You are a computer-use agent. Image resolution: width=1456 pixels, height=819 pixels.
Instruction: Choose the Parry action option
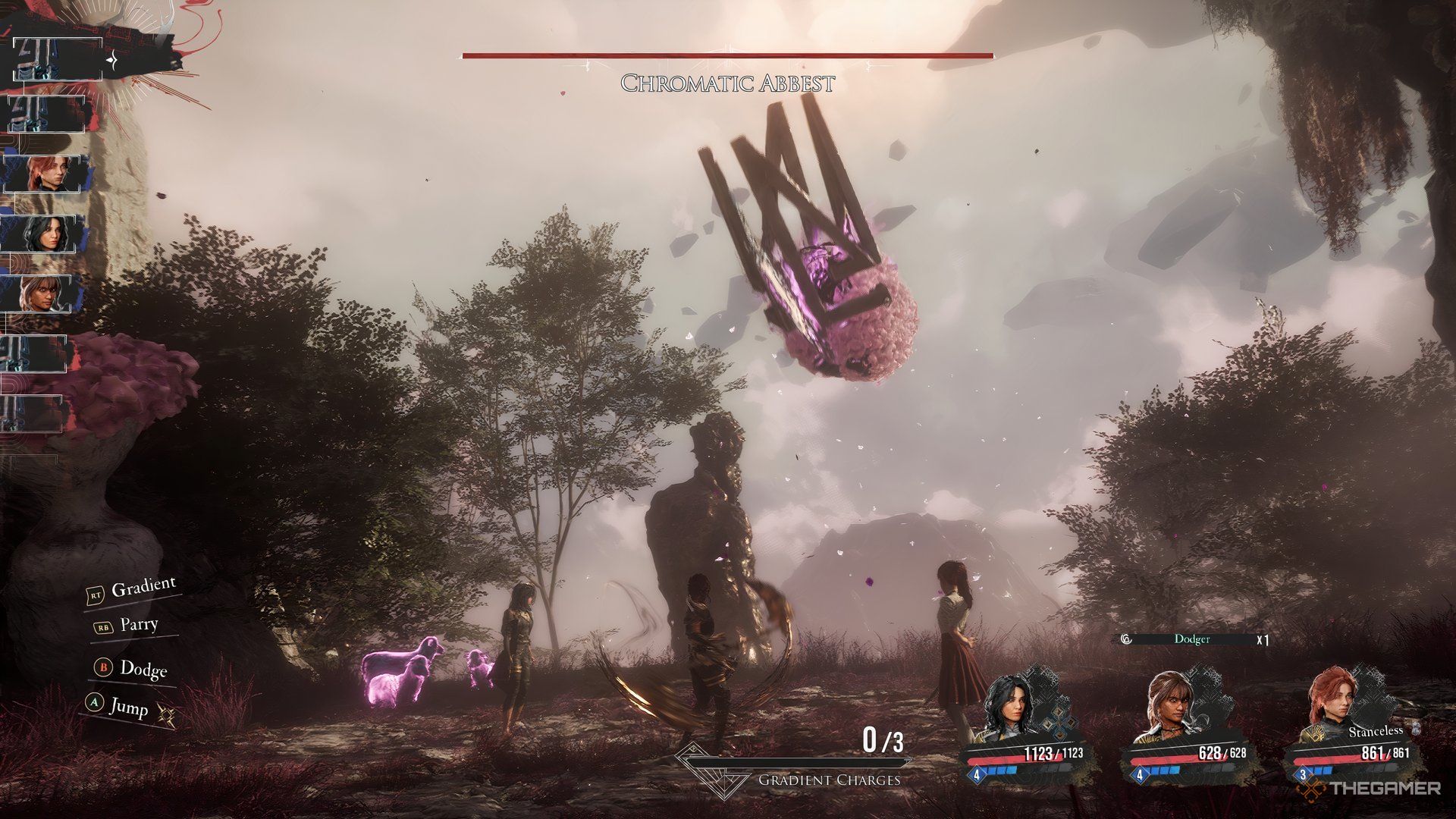coord(138,625)
